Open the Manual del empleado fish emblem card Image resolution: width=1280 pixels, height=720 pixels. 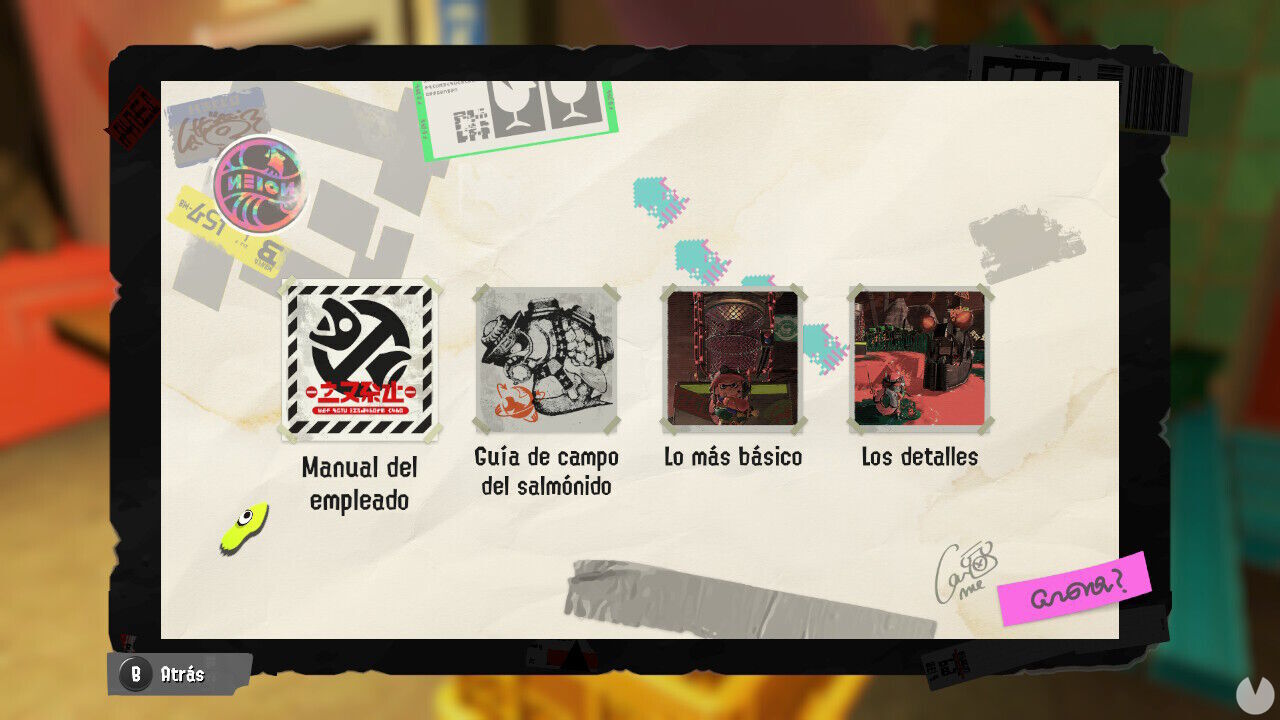[365, 358]
